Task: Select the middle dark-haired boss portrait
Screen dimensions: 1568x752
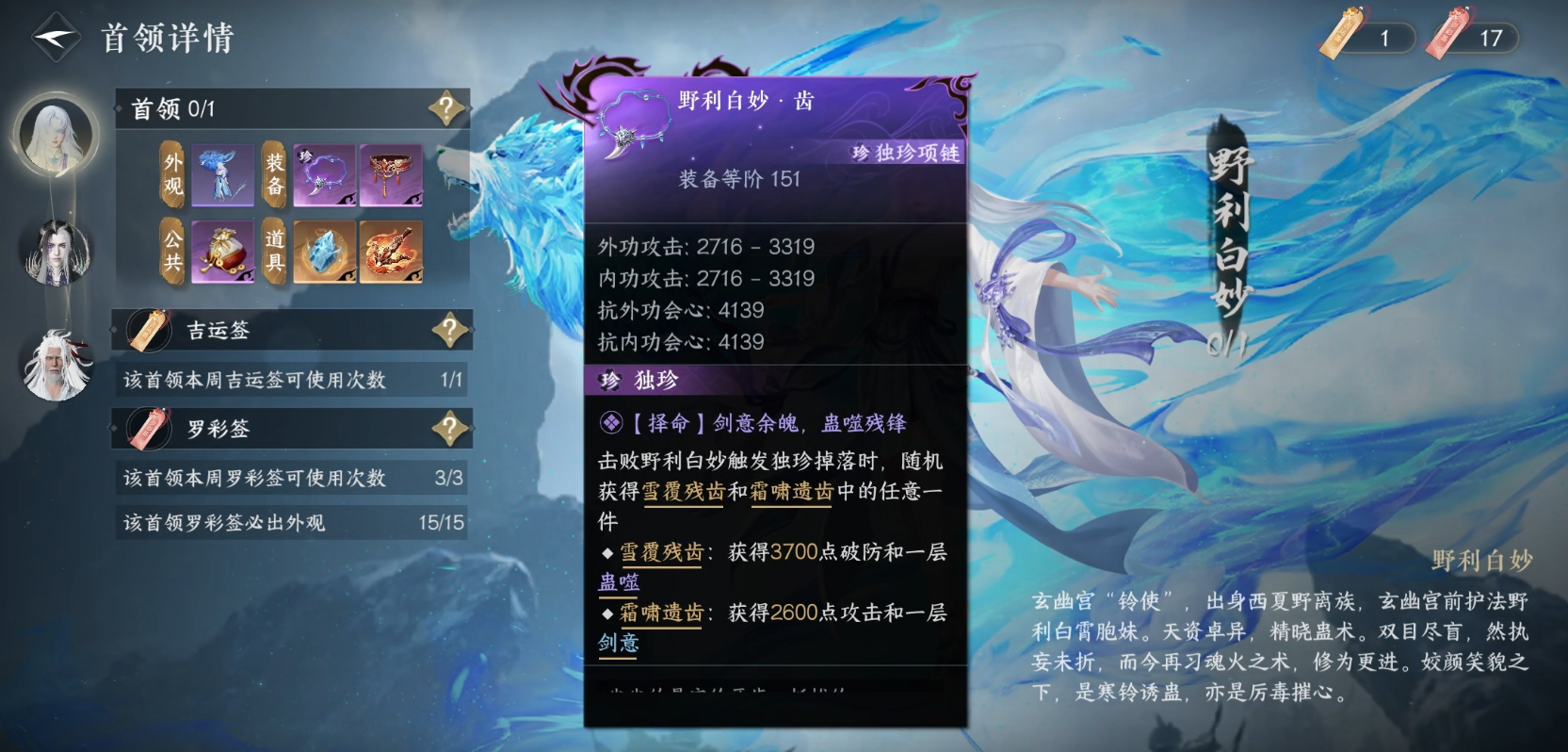Action: coord(54,253)
